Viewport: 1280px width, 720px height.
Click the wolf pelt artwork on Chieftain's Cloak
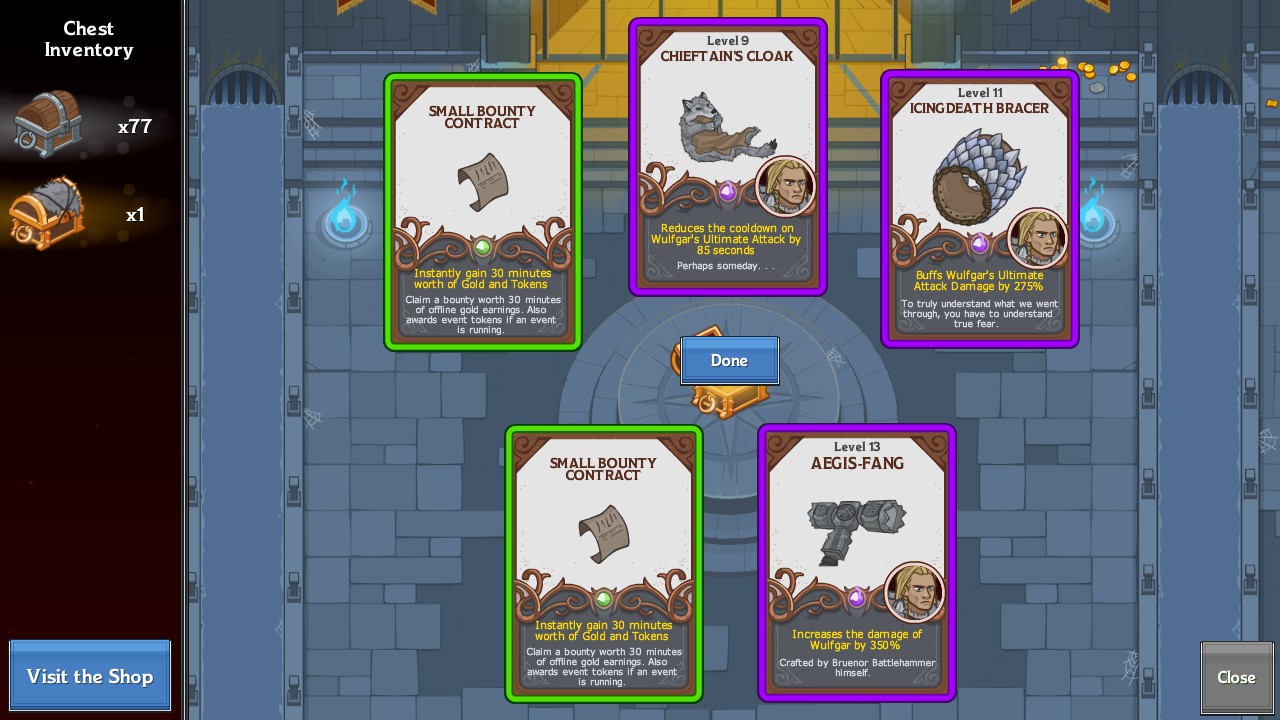point(720,130)
